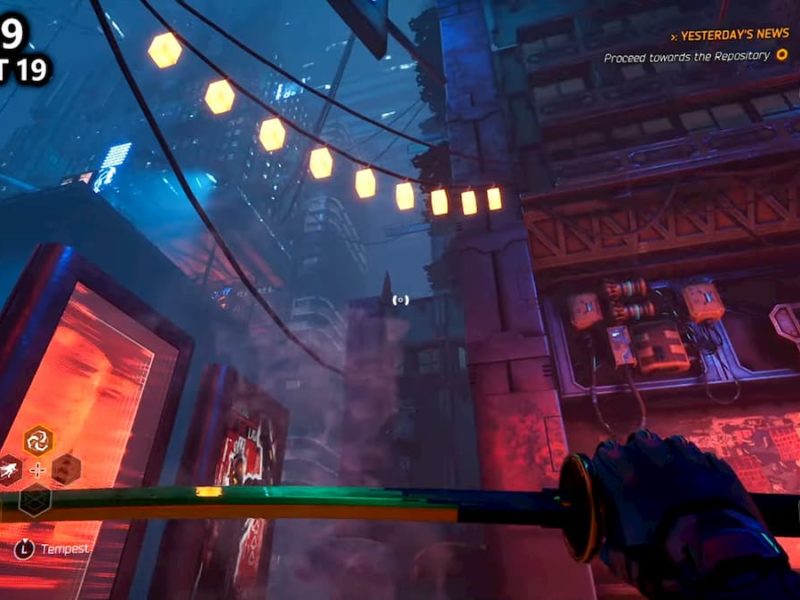The width and height of the screenshot is (800, 600).
Task: Choose the running-figure ability hexagon
Action: tap(9, 469)
